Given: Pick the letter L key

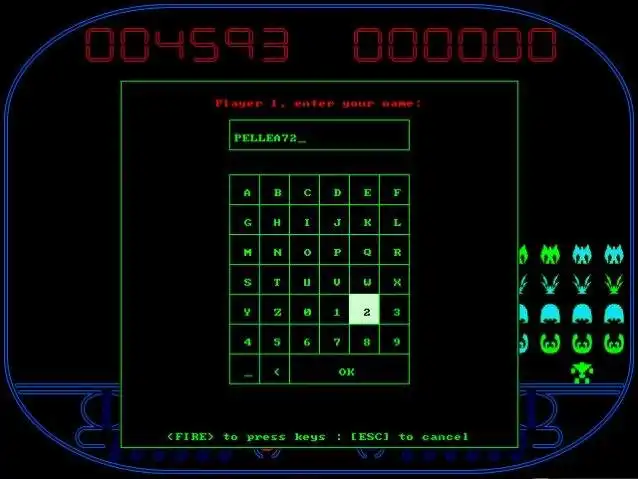Looking at the screenshot, I should (x=396, y=222).
